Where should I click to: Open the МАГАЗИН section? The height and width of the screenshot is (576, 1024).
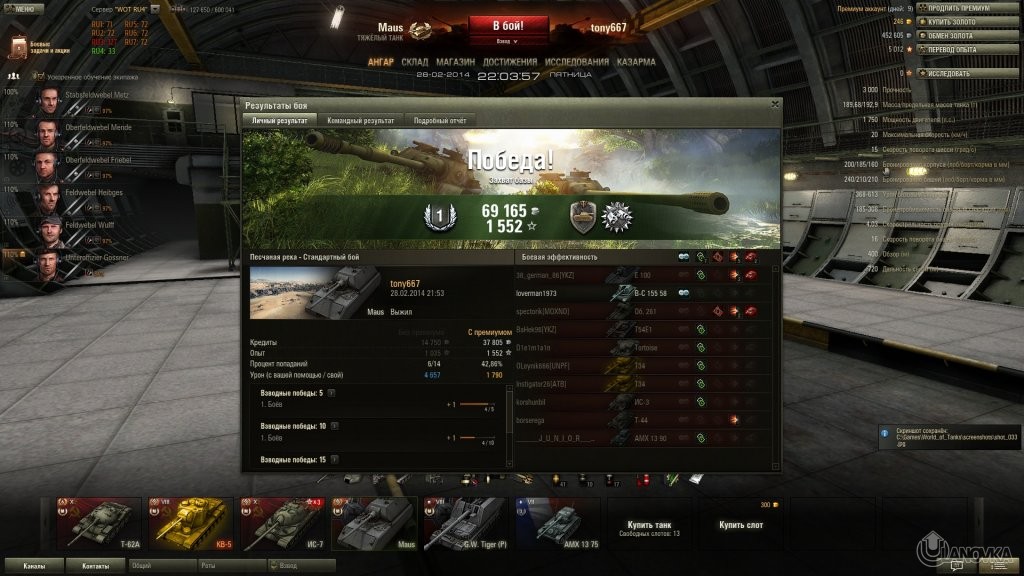tap(455, 62)
